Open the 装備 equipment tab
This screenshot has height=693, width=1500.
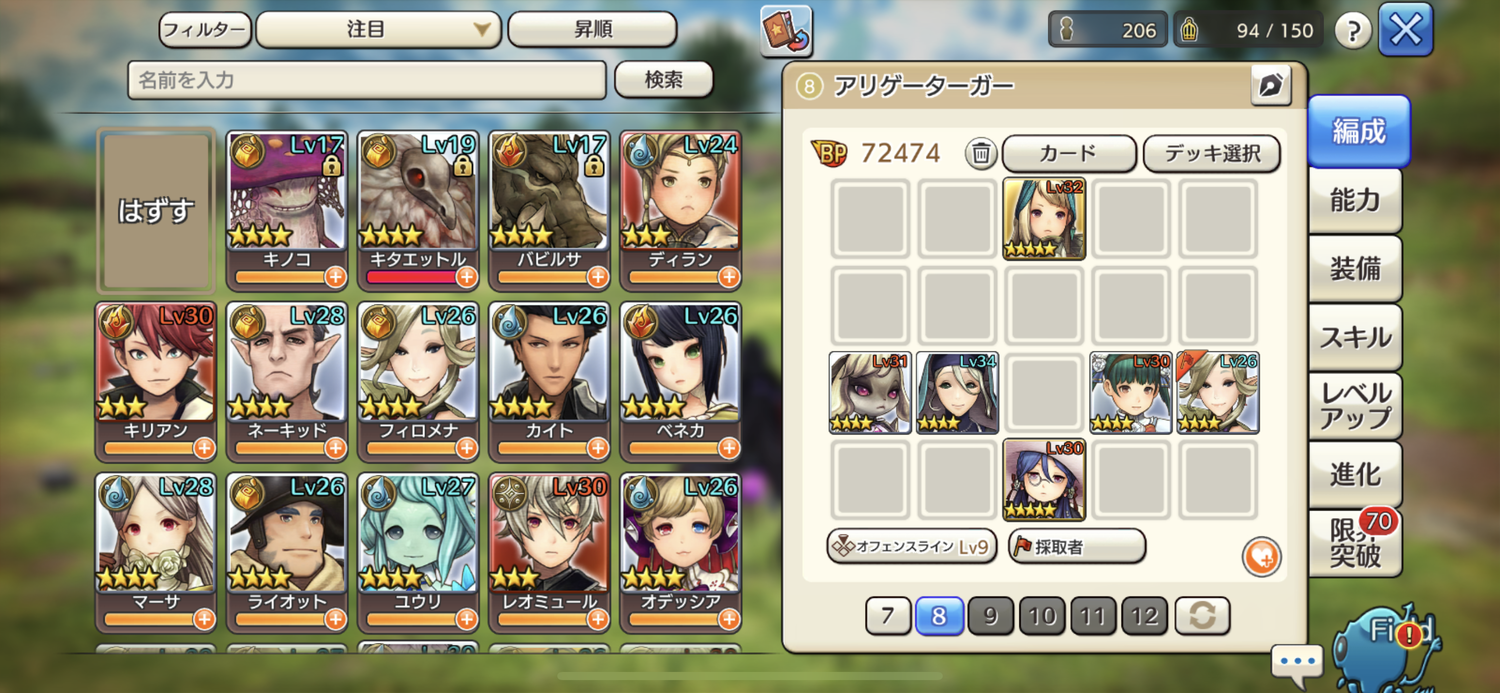(1355, 269)
